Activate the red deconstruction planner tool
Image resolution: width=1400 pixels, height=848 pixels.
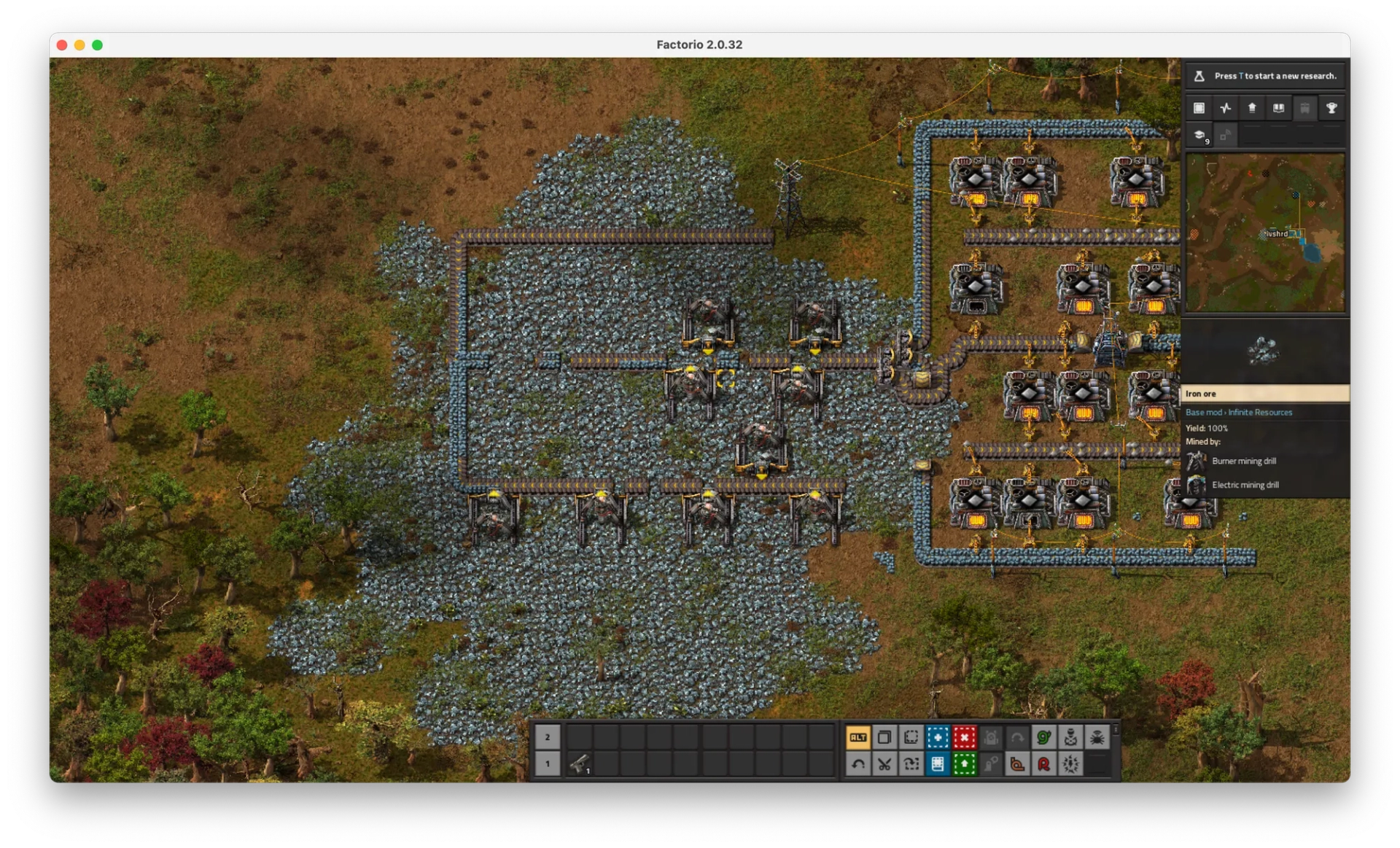coord(964,737)
